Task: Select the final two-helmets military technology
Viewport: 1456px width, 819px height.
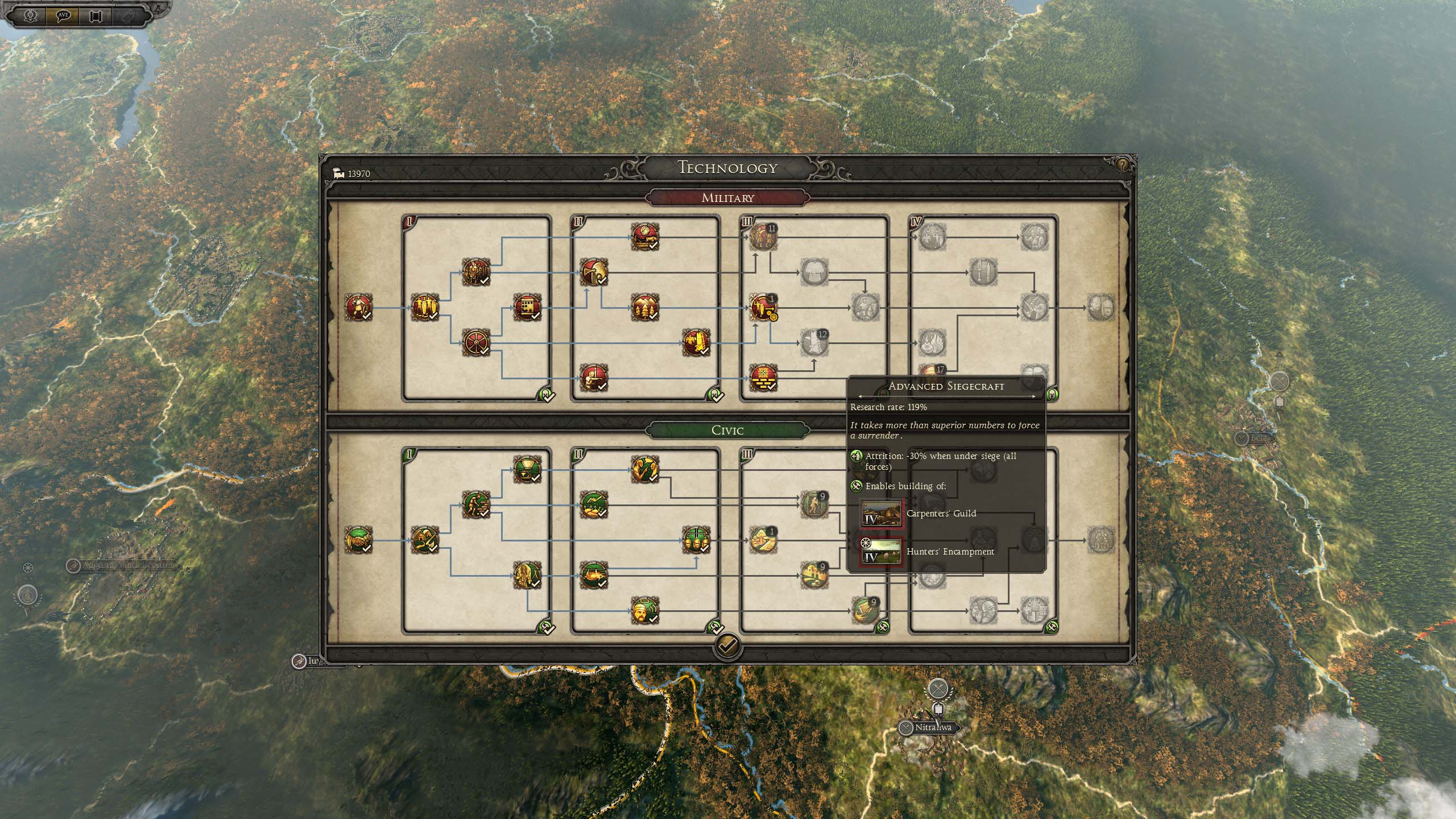Action: pyautogui.click(x=1101, y=308)
